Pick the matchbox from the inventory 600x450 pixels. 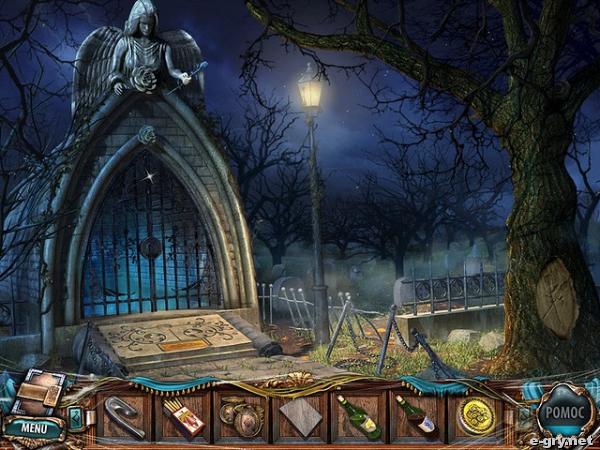click(x=183, y=416)
